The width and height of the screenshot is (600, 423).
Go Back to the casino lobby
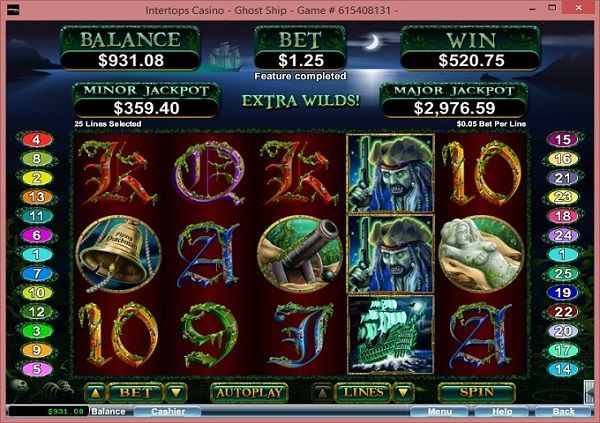(x=563, y=411)
